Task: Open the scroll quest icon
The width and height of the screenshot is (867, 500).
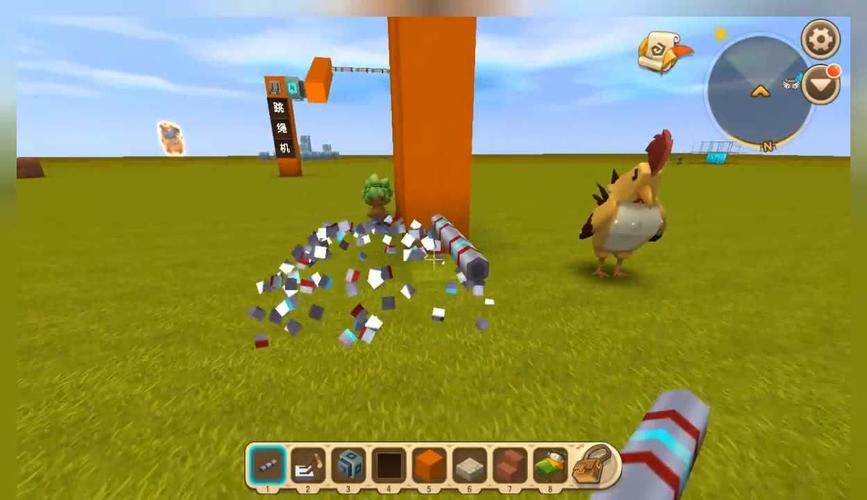Action: (x=664, y=50)
